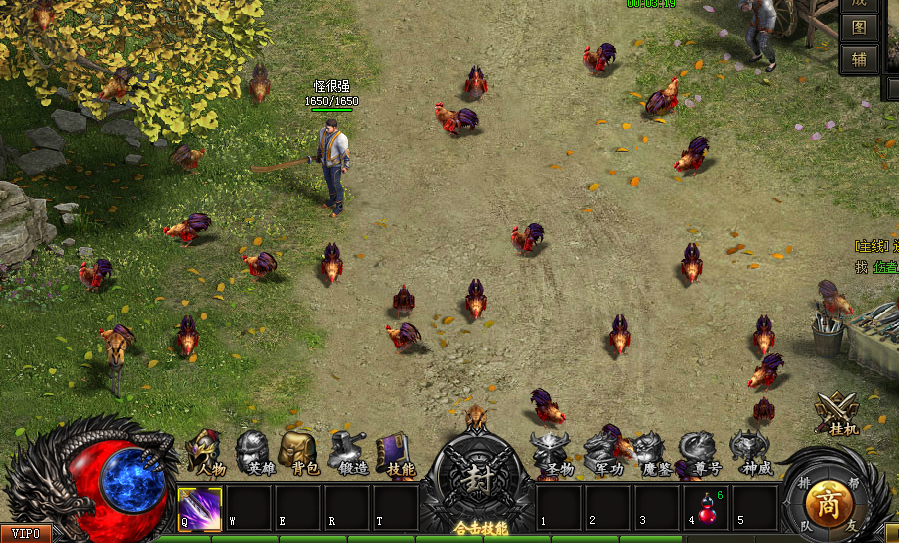The image size is (899, 543).
Task: Open the 背包 backpack inventory
Action: tap(302, 452)
